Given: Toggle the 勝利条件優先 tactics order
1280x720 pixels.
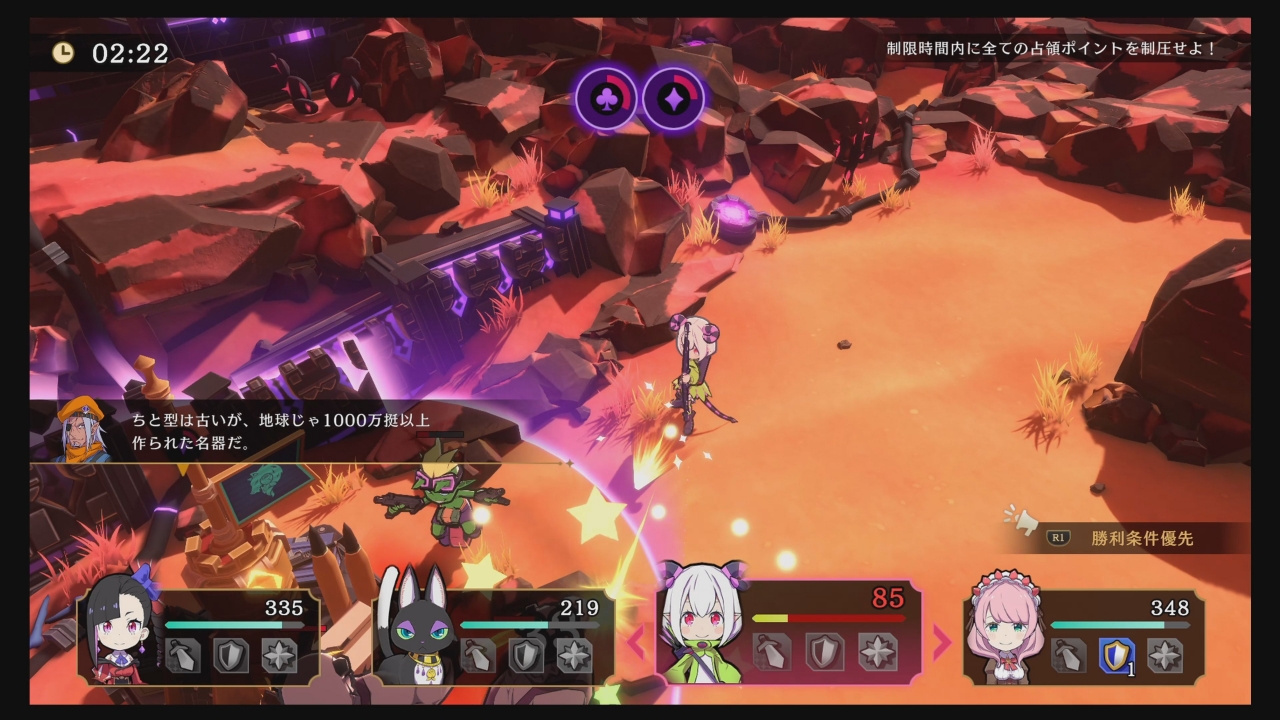Looking at the screenshot, I should (x=1142, y=539).
